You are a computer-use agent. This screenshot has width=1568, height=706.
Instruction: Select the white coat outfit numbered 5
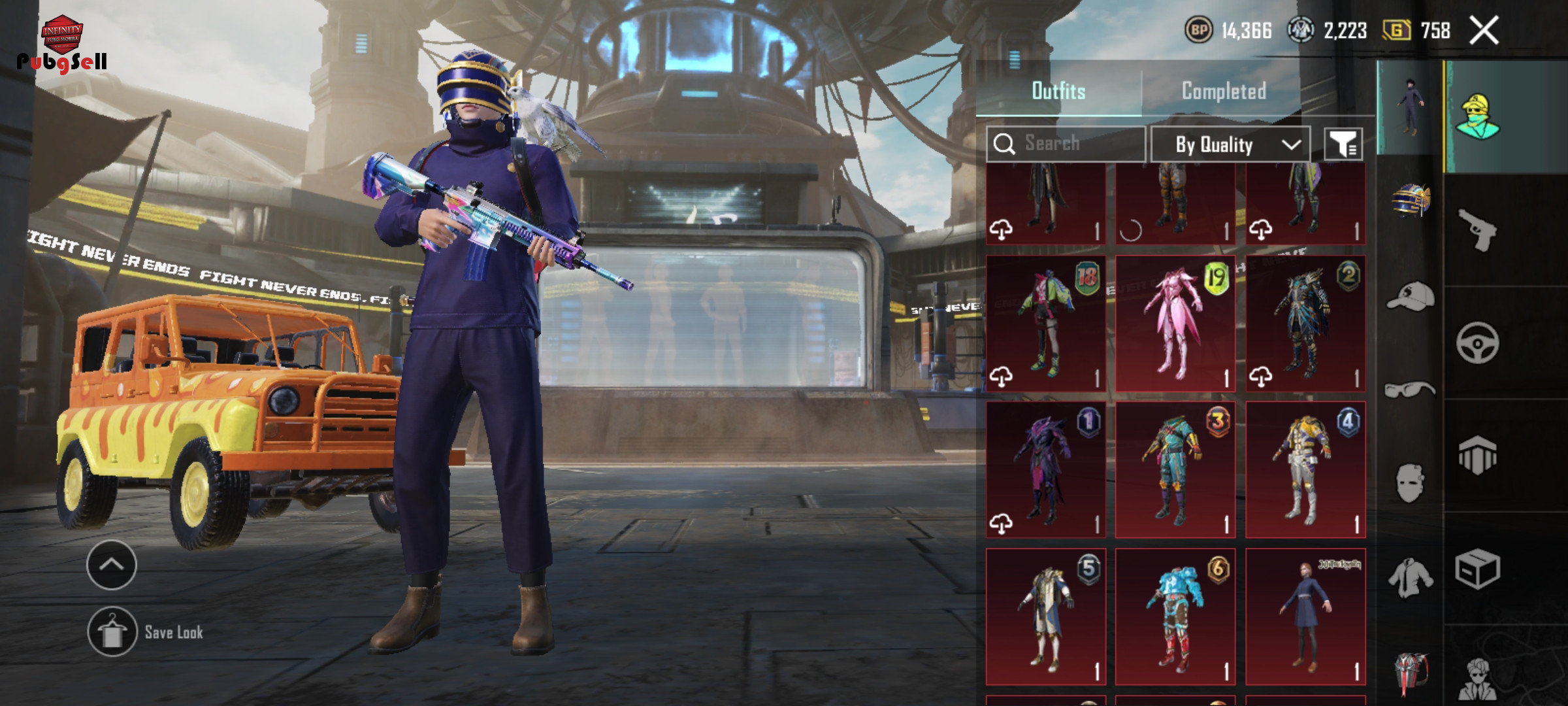(x=1045, y=616)
